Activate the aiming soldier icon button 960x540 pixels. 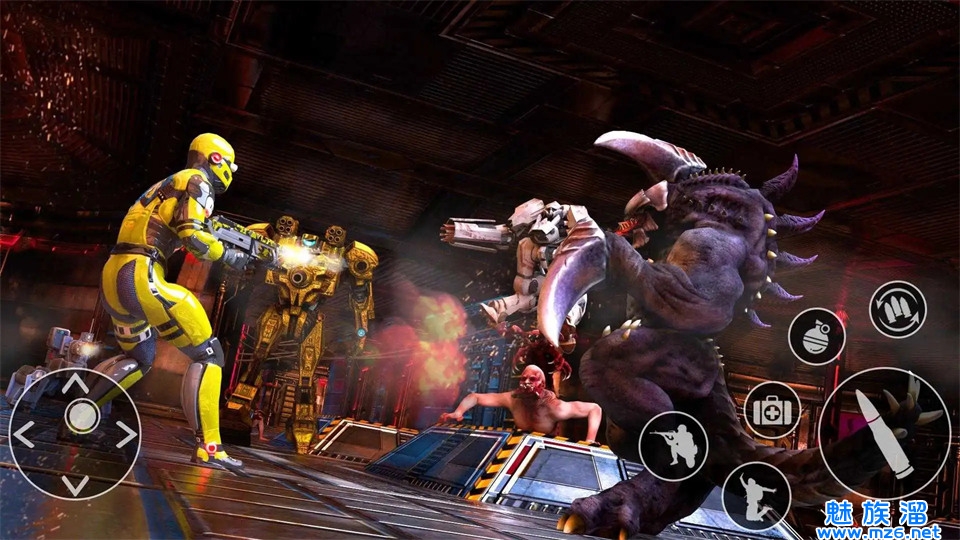pyautogui.click(x=673, y=446)
